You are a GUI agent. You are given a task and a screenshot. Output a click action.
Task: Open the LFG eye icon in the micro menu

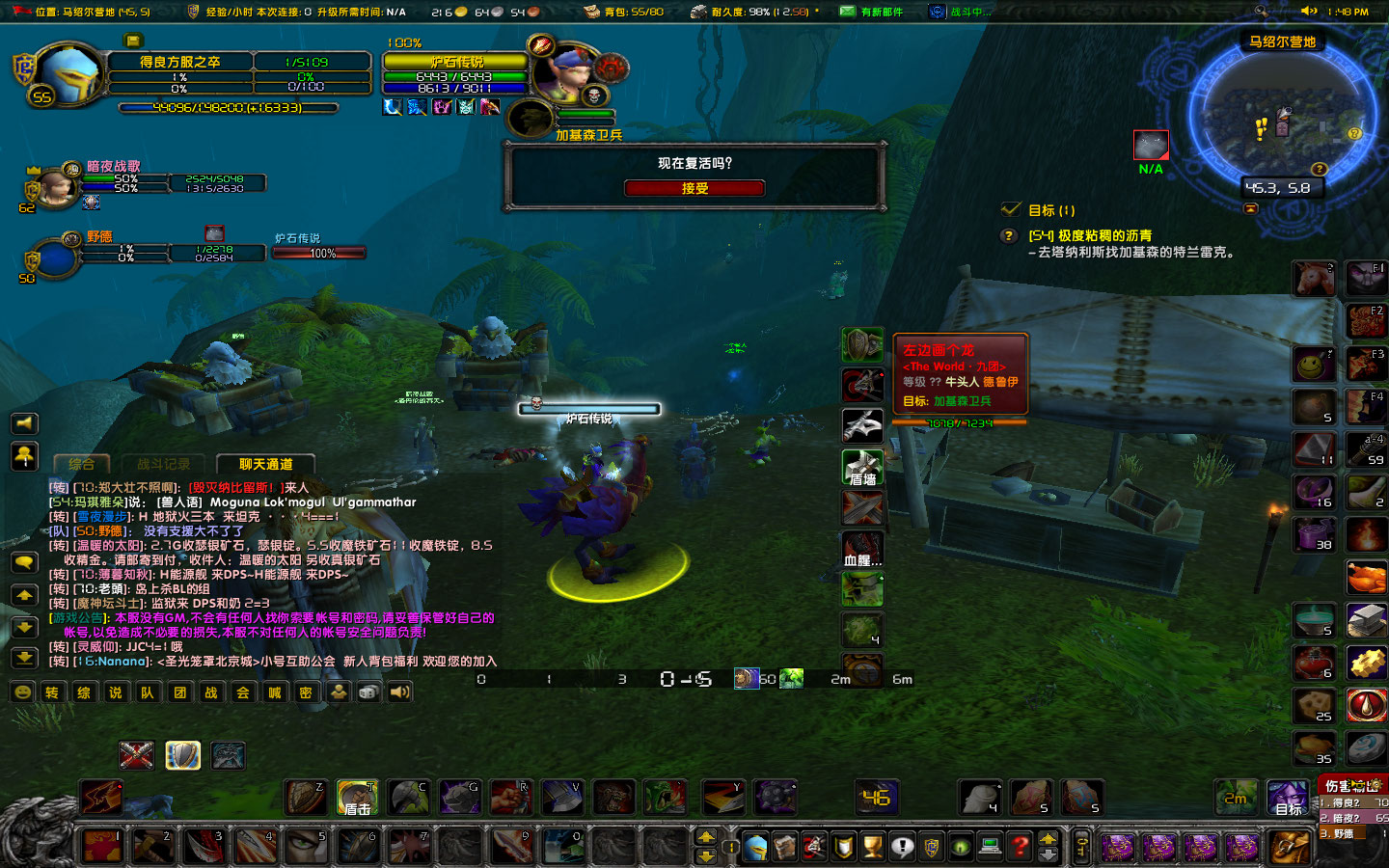(x=960, y=846)
